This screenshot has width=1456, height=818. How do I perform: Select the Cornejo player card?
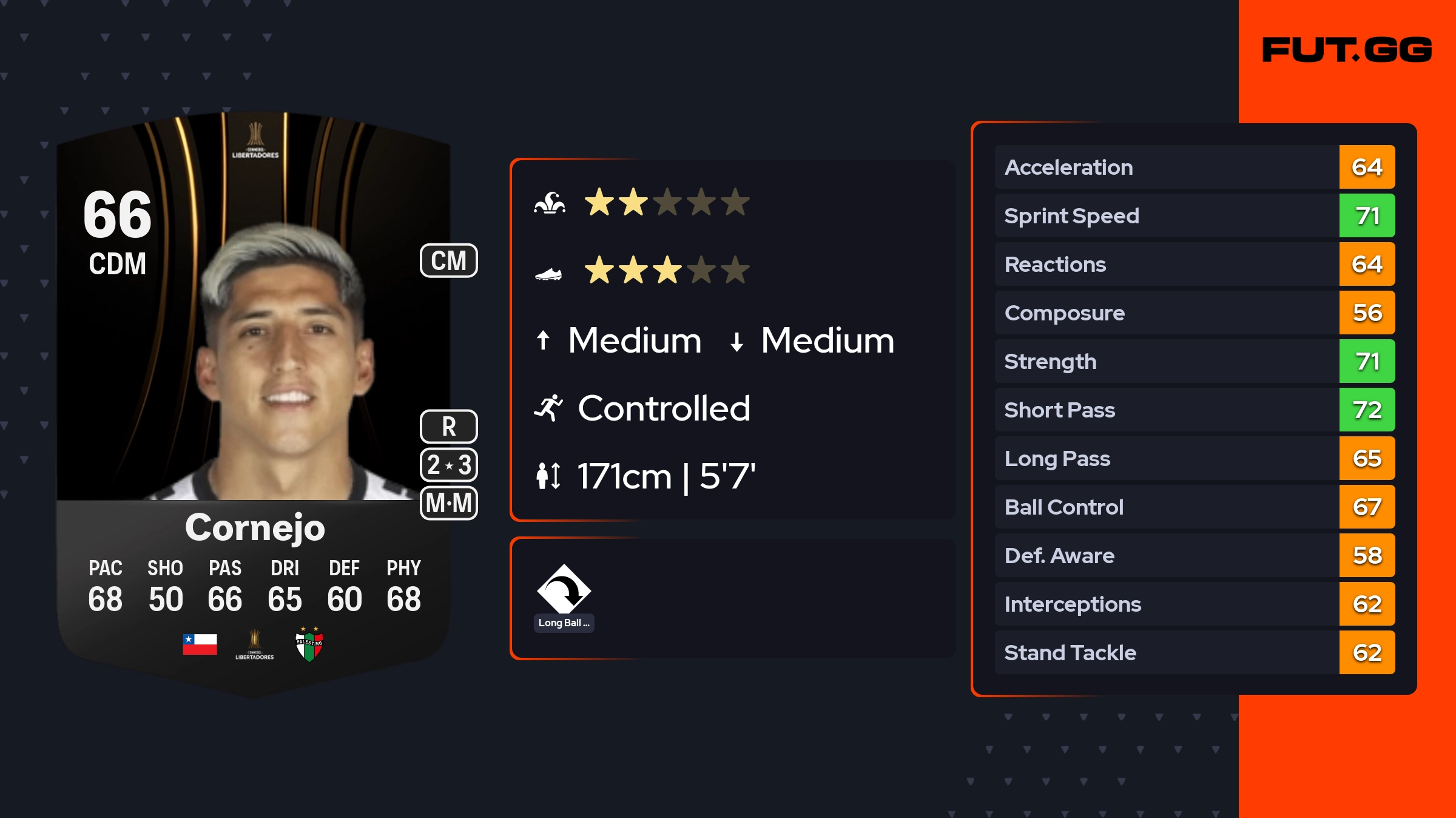click(x=254, y=401)
